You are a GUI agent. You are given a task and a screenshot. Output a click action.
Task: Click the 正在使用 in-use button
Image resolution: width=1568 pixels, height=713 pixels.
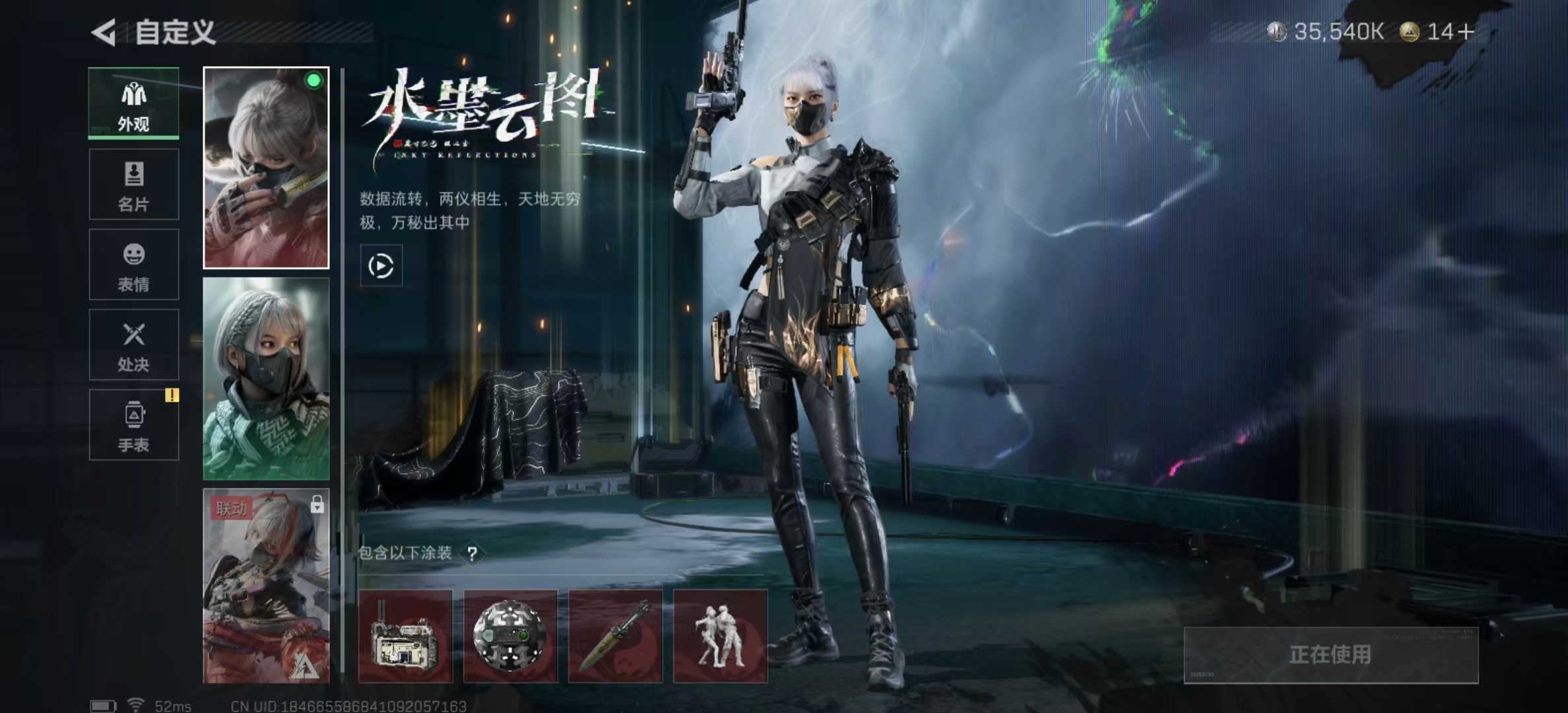click(x=1330, y=655)
